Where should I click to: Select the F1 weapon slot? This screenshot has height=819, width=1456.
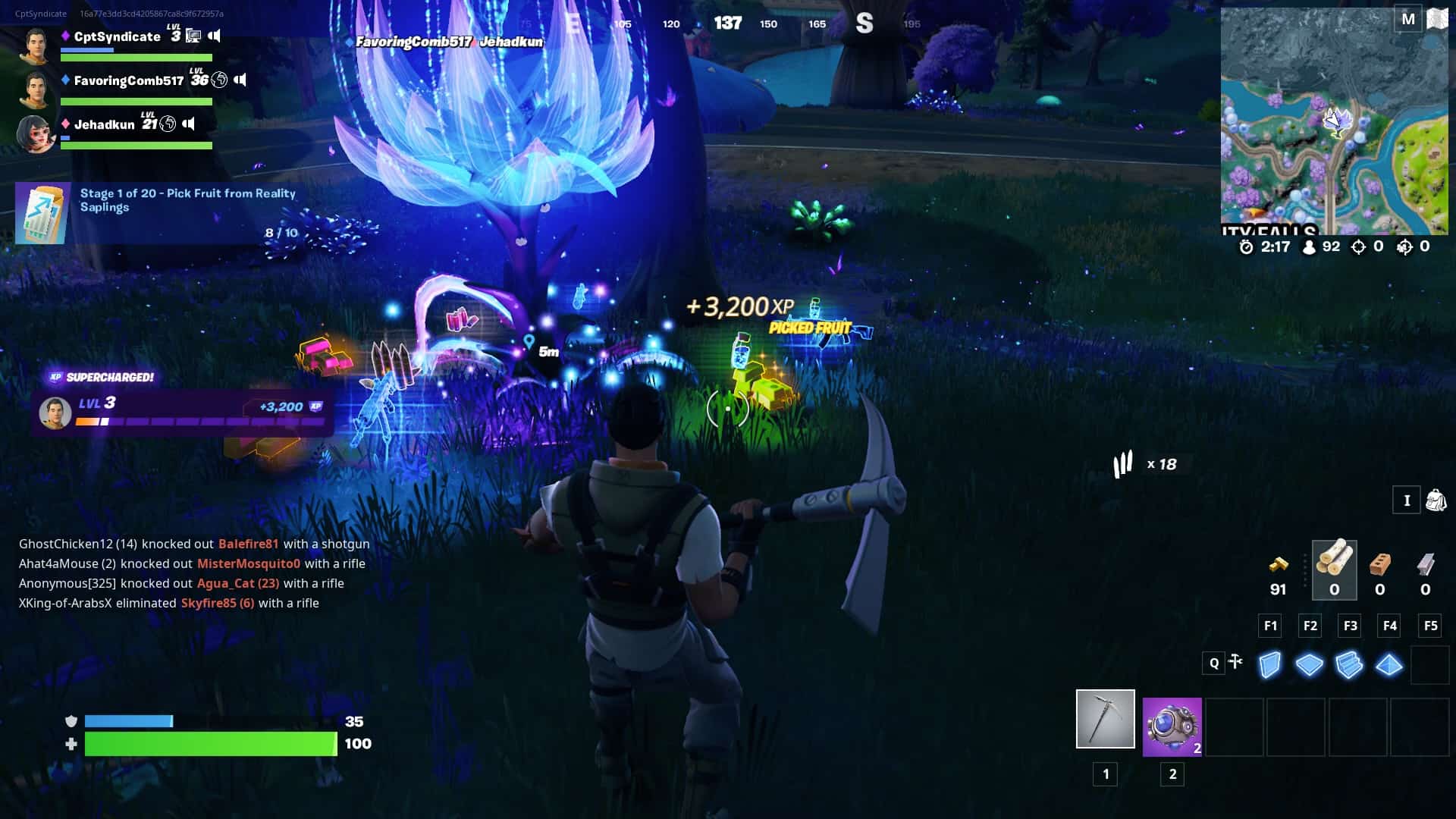point(1269,626)
